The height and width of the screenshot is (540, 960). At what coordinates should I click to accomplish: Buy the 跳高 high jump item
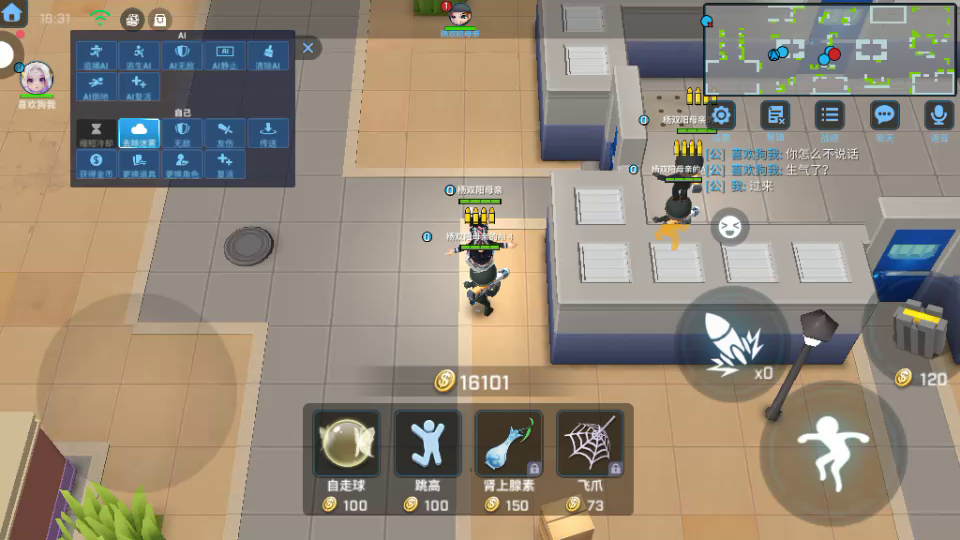point(428,443)
